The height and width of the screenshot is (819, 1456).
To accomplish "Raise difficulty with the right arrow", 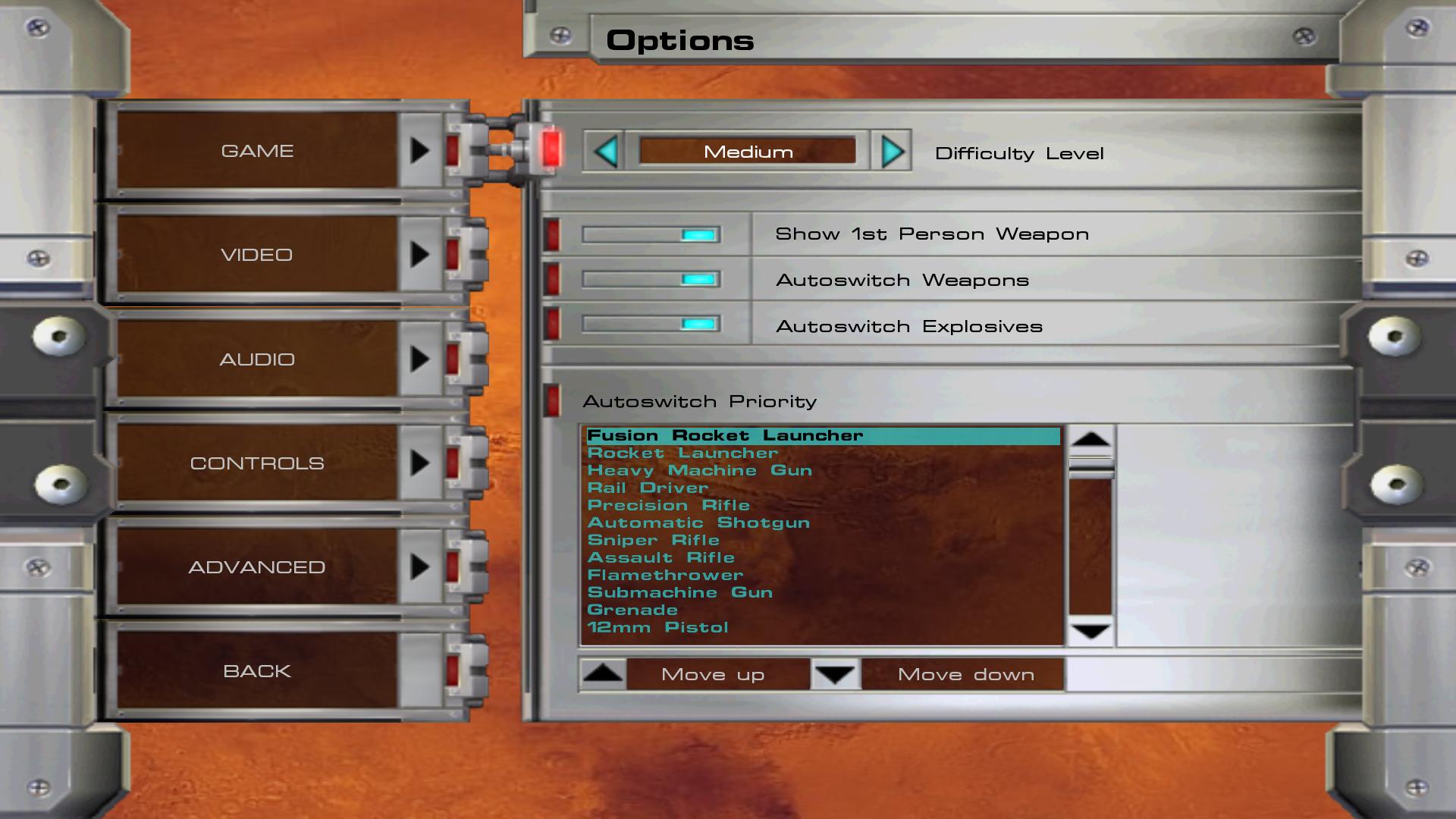I will pyautogui.click(x=892, y=152).
